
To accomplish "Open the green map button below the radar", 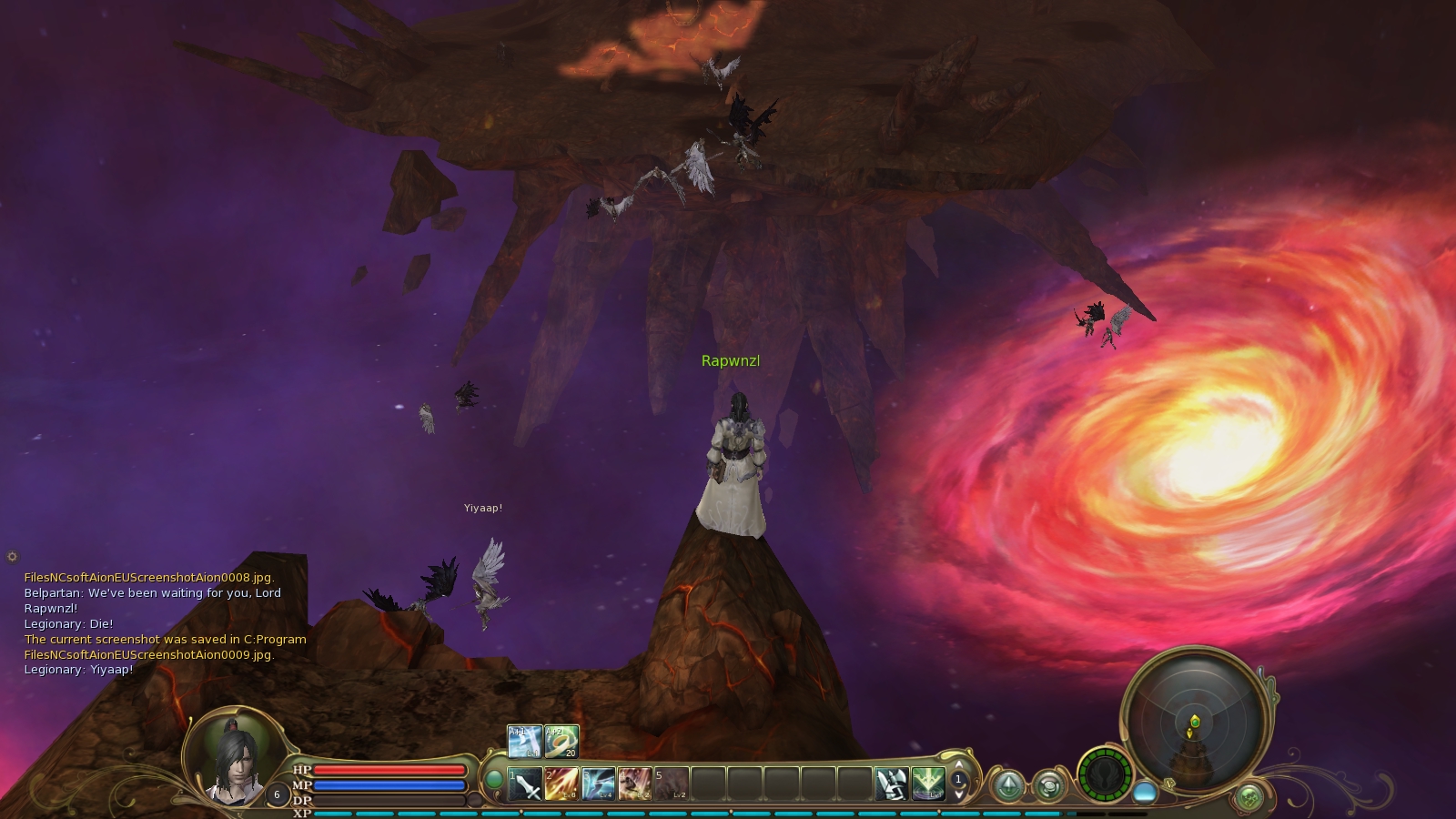I will pyautogui.click(x=1249, y=797).
